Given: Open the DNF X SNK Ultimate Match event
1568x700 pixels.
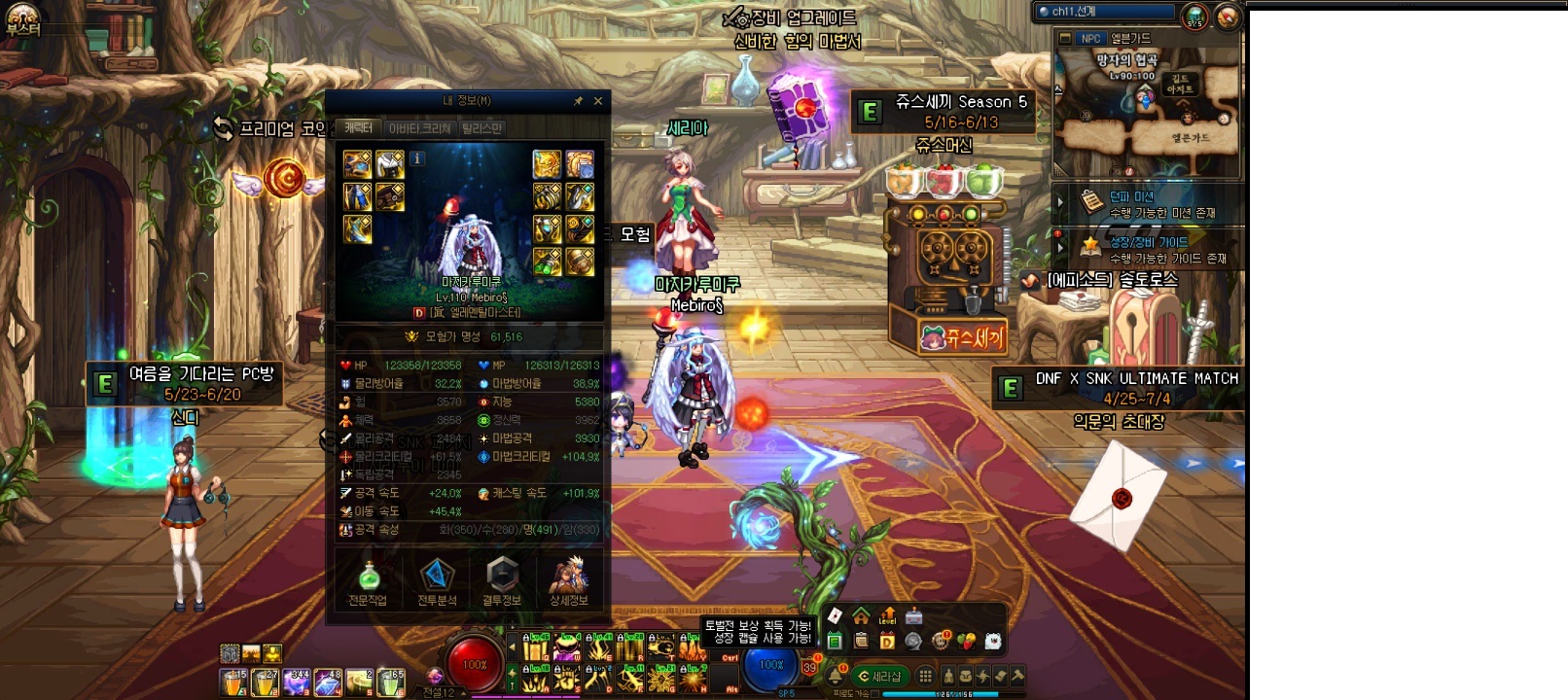Looking at the screenshot, I should (1119, 388).
